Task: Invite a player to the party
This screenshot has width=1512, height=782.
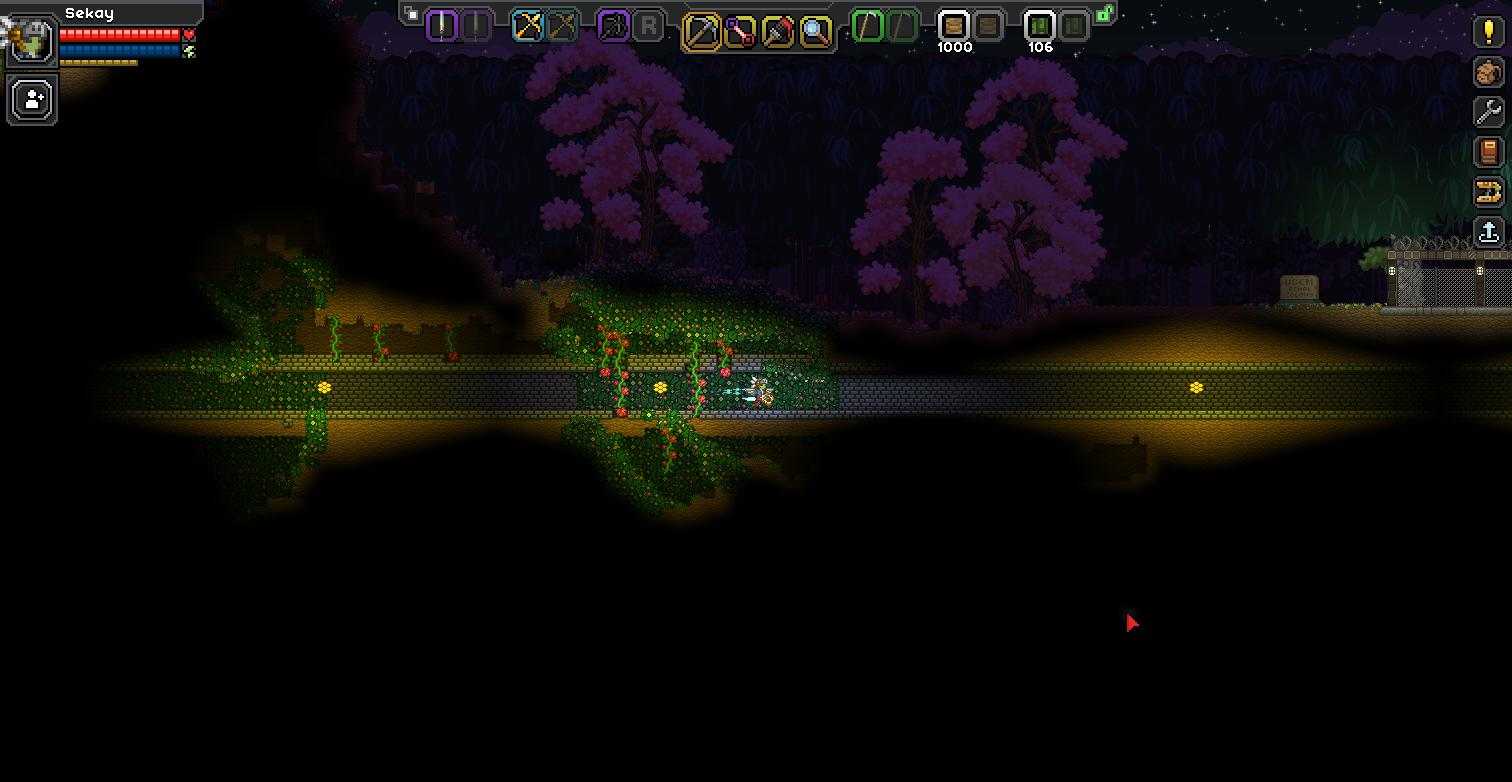Action: pos(32,100)
